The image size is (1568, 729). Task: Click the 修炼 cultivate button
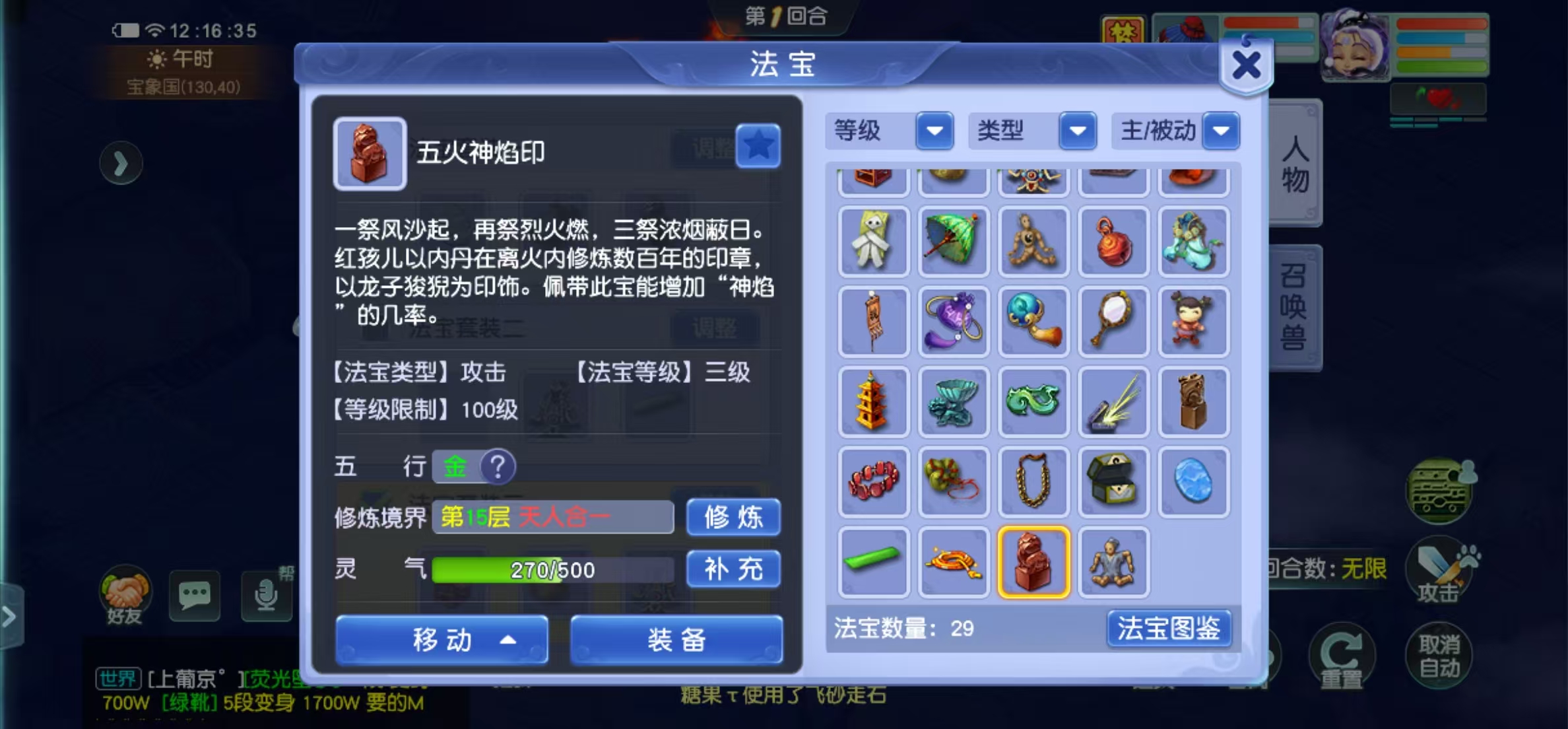733,518
